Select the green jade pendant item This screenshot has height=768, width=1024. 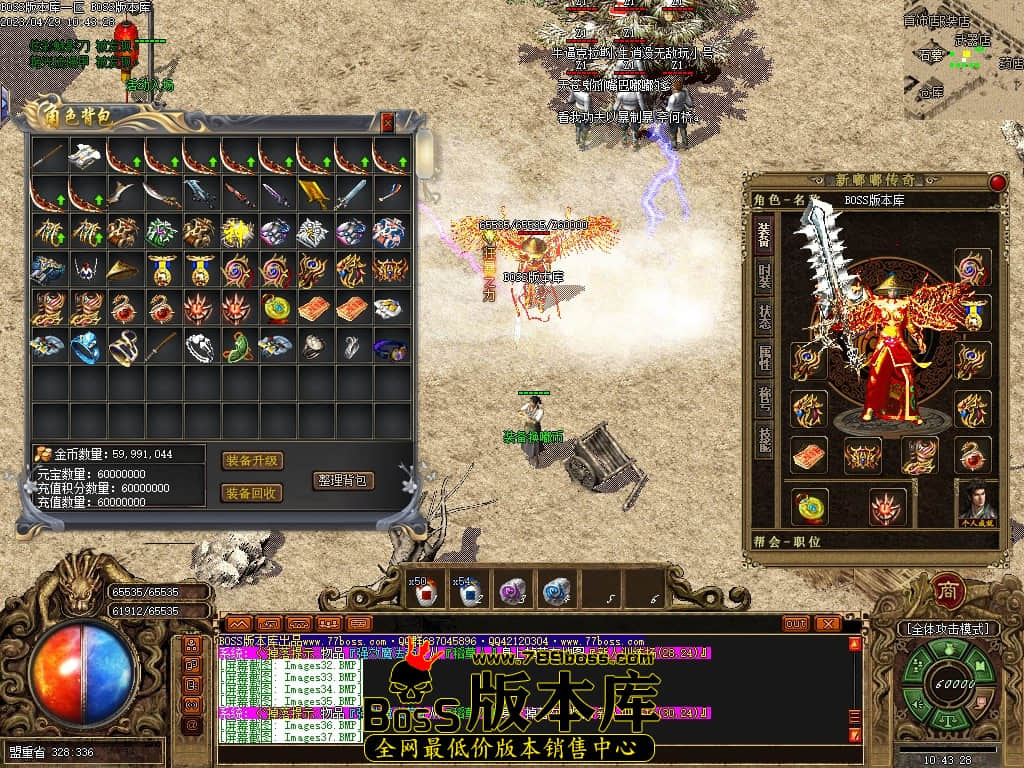point(238,347)
